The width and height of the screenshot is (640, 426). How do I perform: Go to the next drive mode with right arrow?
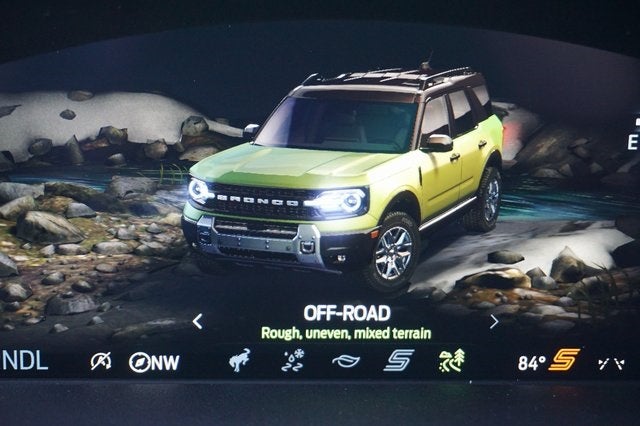[493, 321]
